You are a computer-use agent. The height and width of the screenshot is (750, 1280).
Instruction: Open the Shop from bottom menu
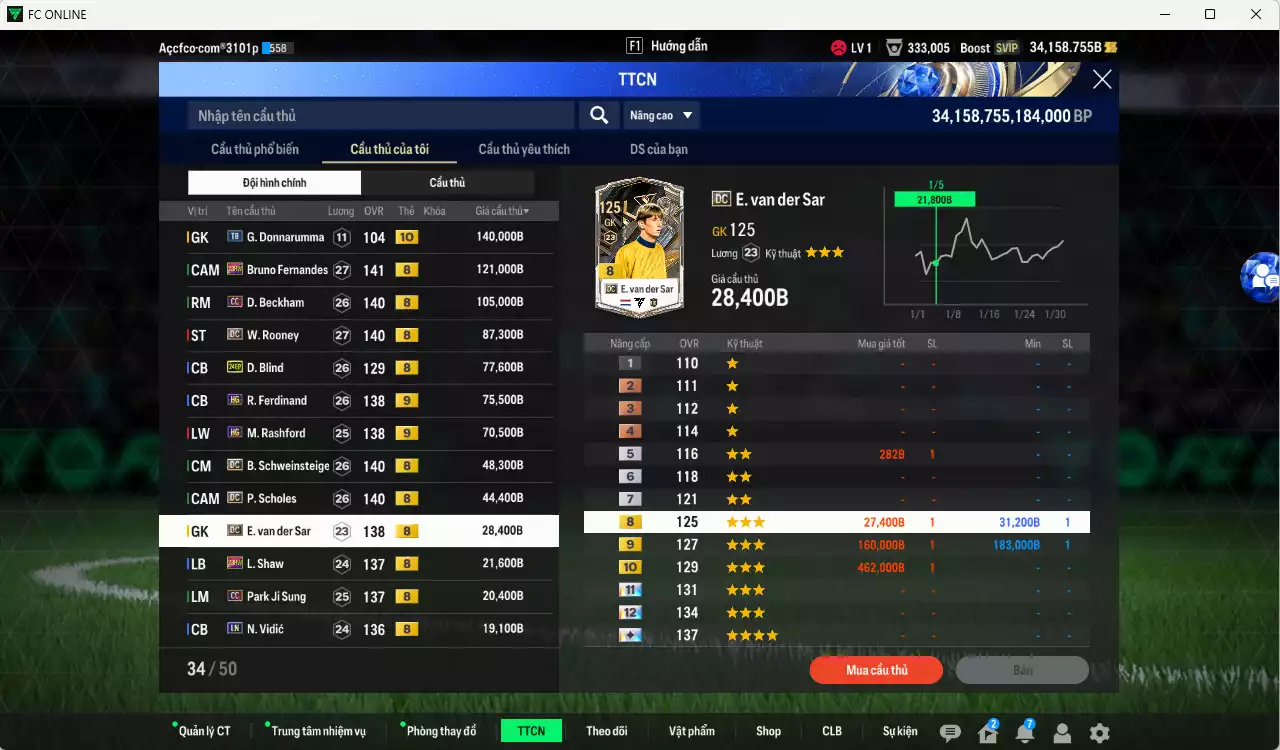point(768,730)
